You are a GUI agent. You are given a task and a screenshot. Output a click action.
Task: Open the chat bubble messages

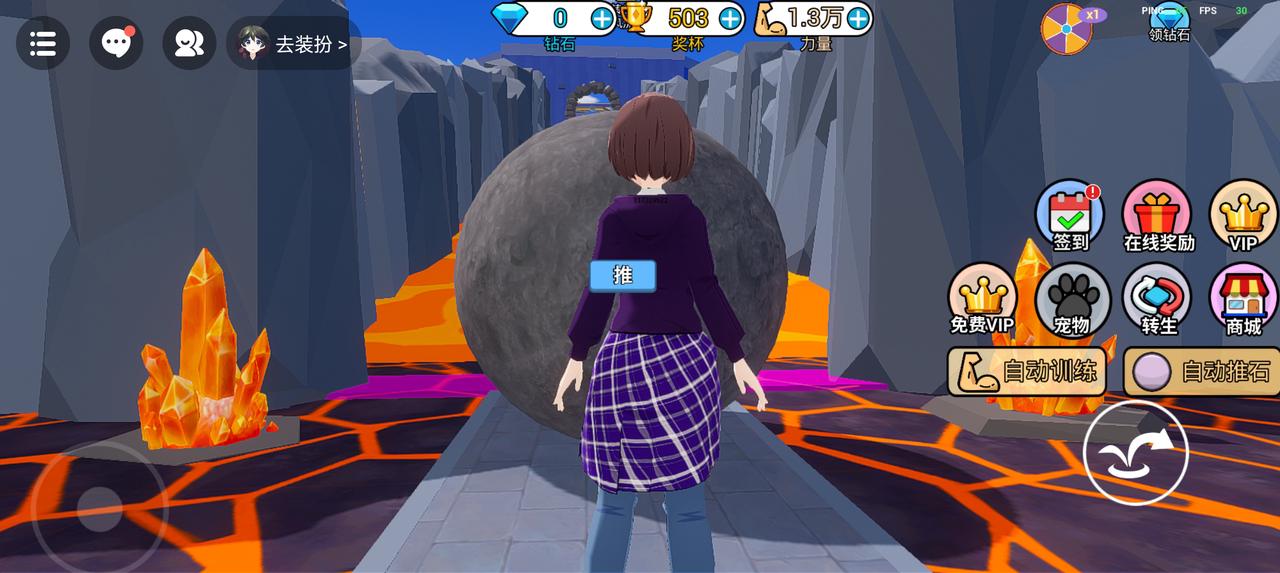click(116, 43)
